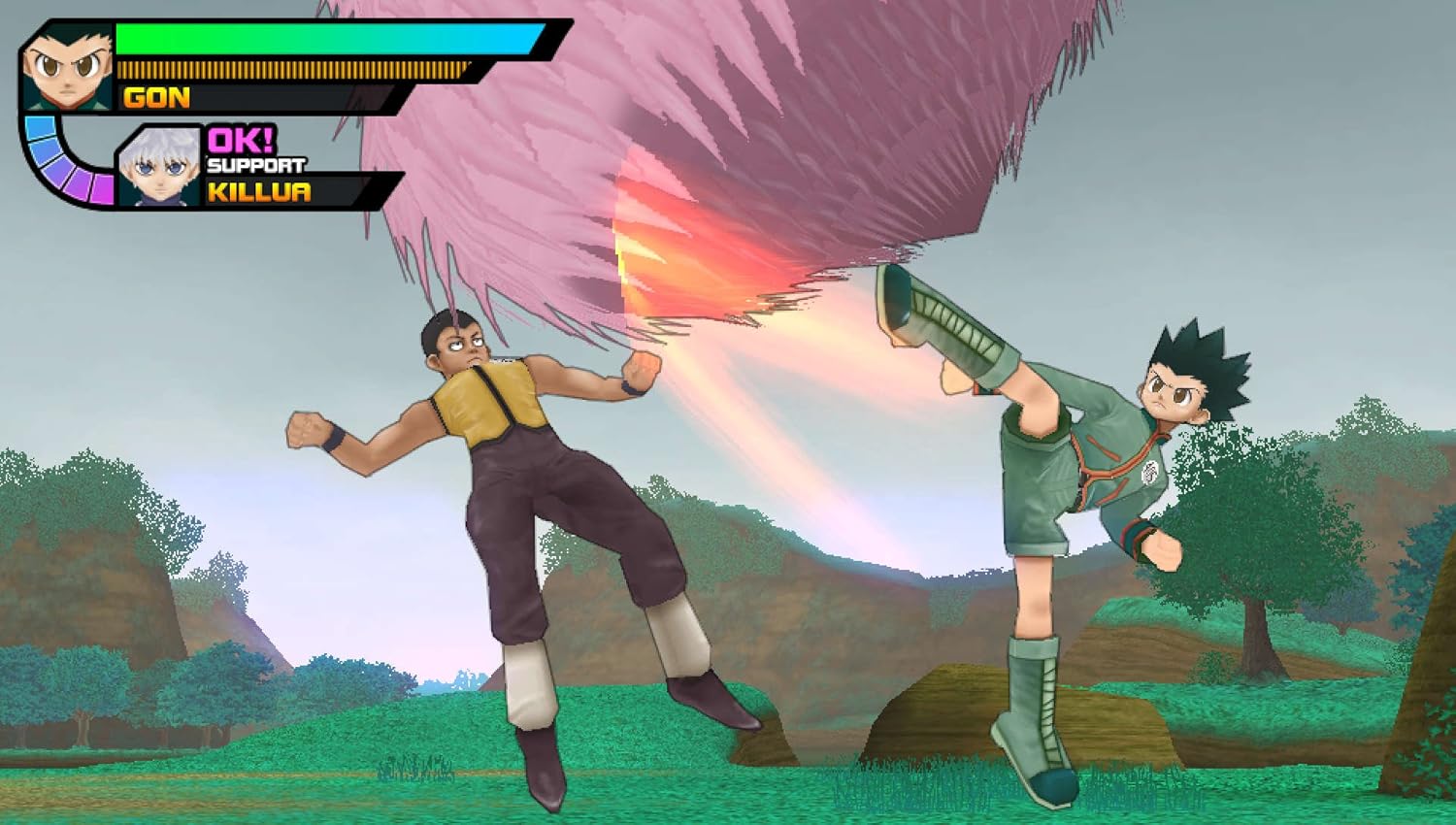This screenshot has height=825, width=1456.
Task: Activate the OK! support indicator
Action: [241, 141]
